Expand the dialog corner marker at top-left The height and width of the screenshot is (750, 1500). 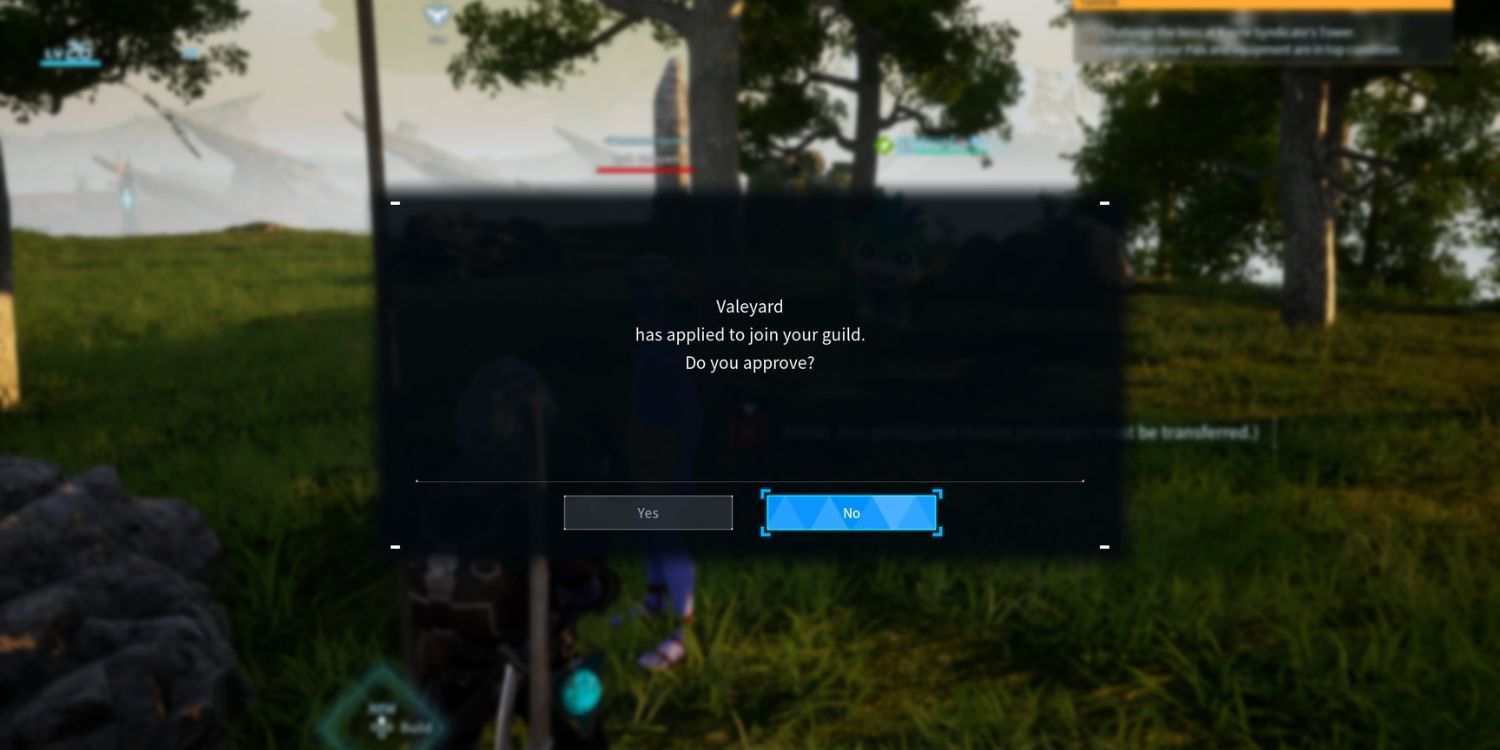coord(395,202)
